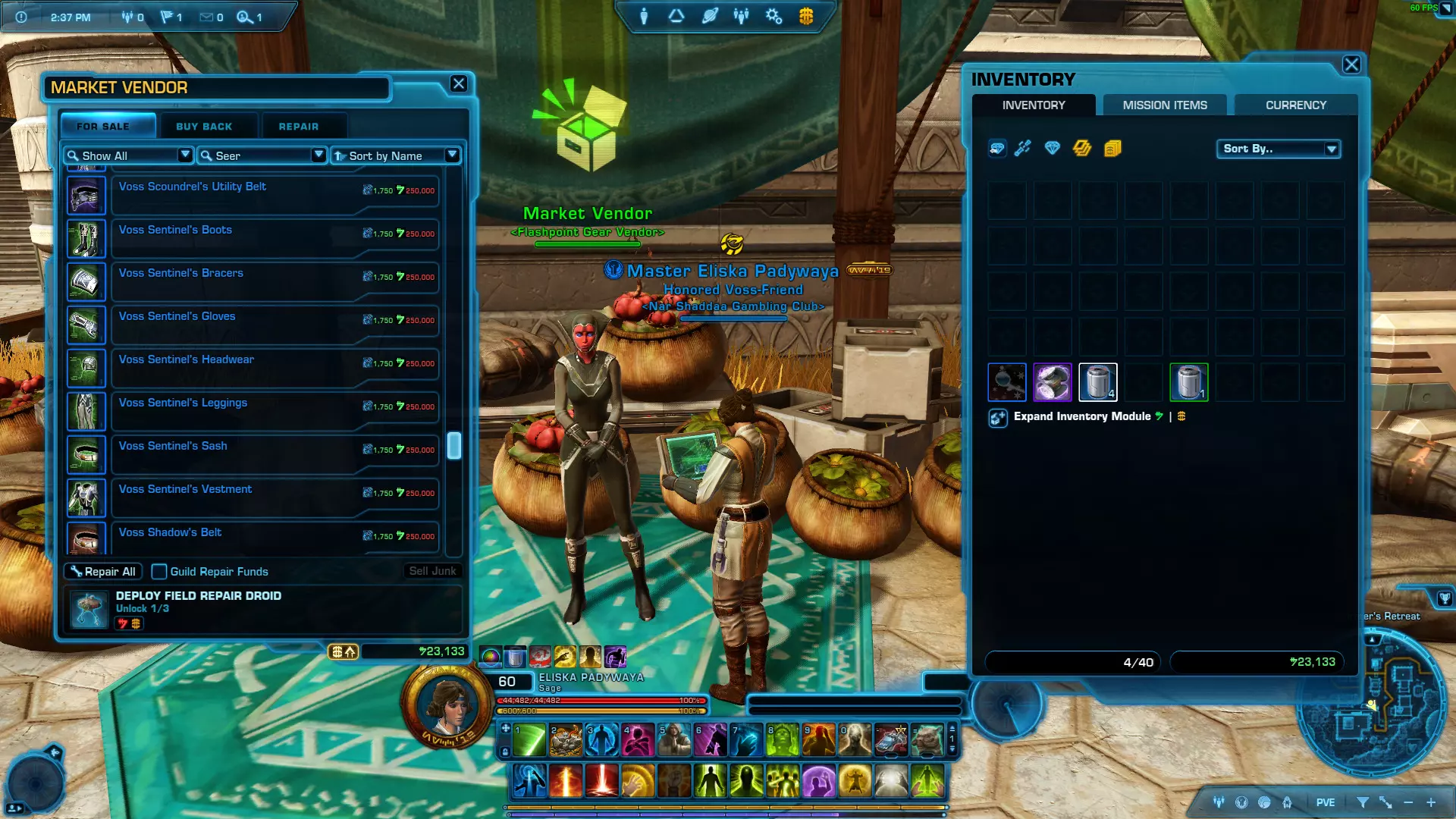Click the Repair All button
Image resolution: width=1456 pixels, height=819 pixels.
tap(103, 572)
